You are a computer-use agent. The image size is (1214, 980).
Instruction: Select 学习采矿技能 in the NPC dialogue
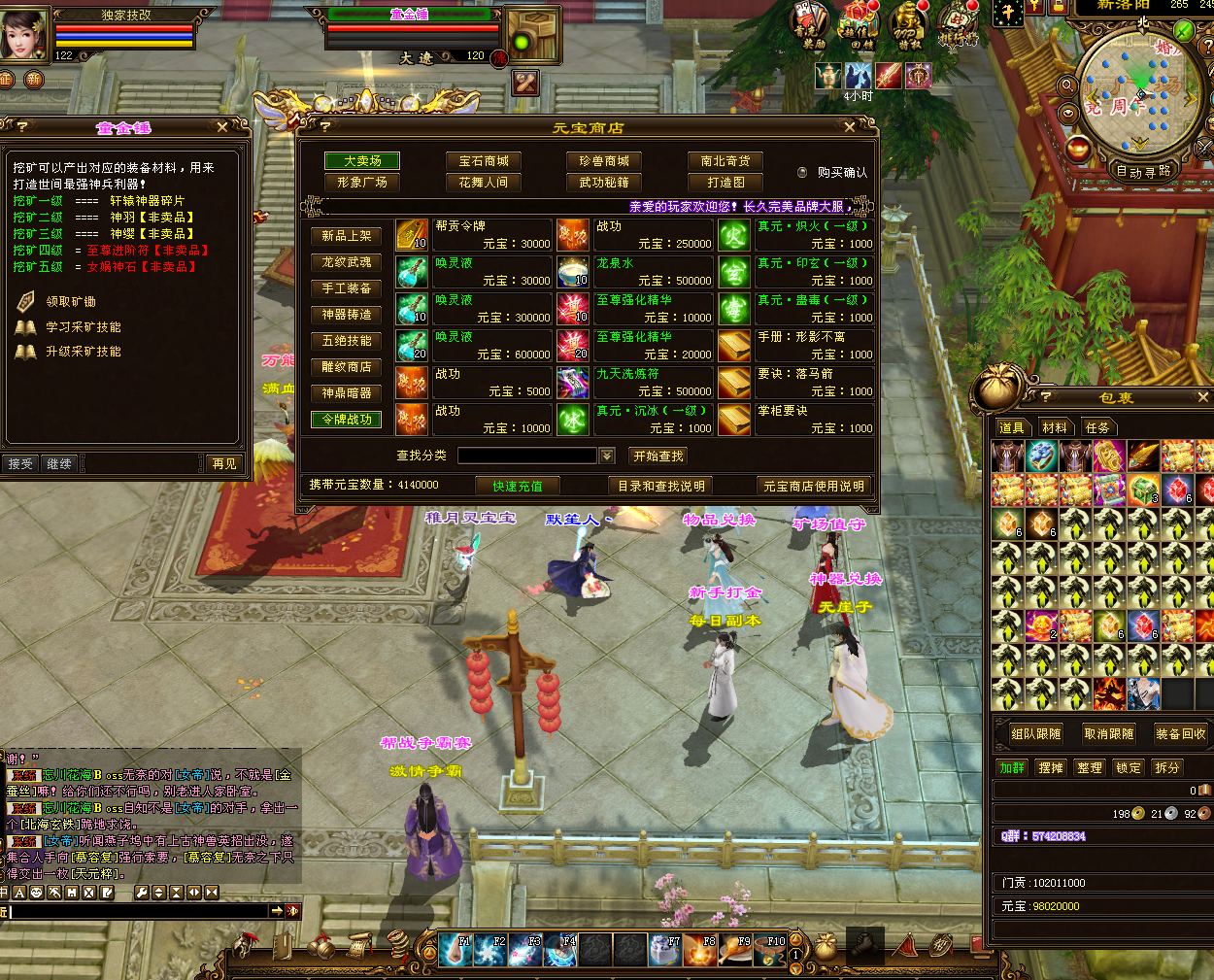[84, 327]
